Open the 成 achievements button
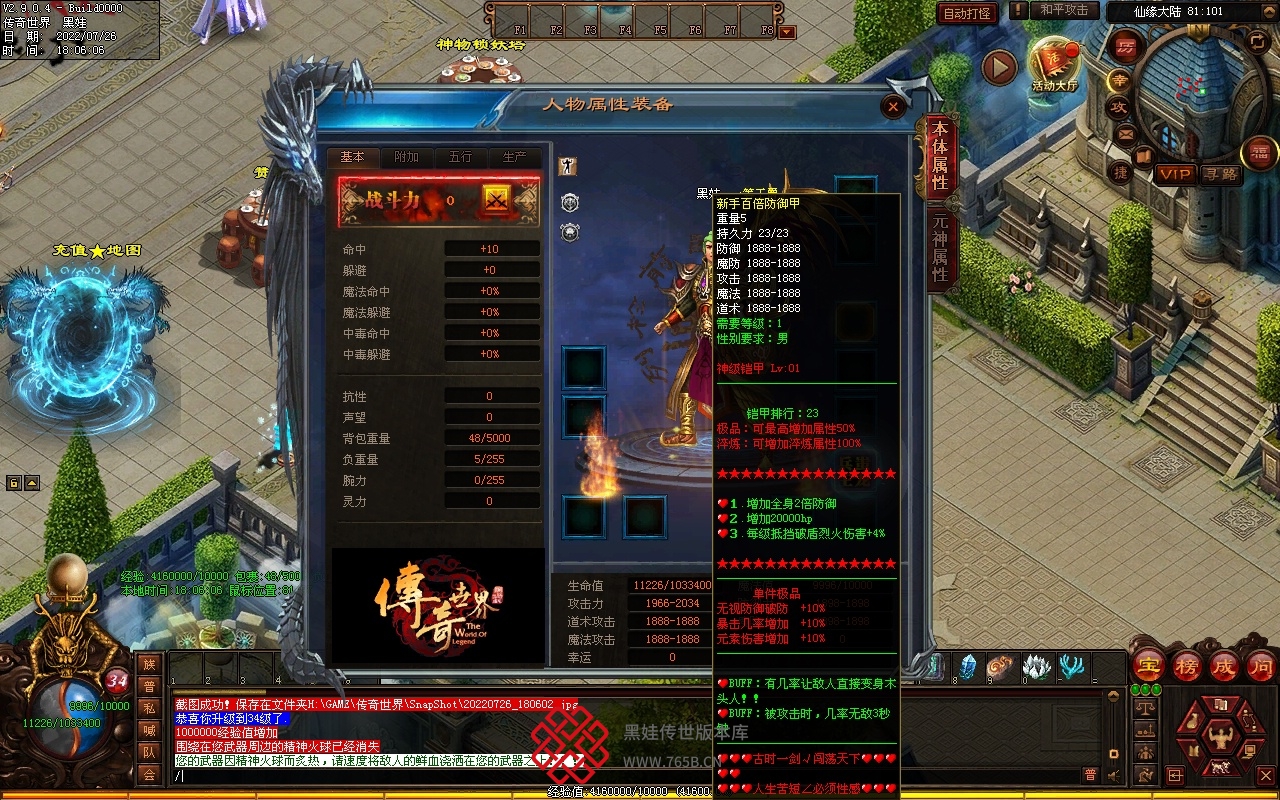This screenshot has width=1280, height=800. (x=1224, y=665)
